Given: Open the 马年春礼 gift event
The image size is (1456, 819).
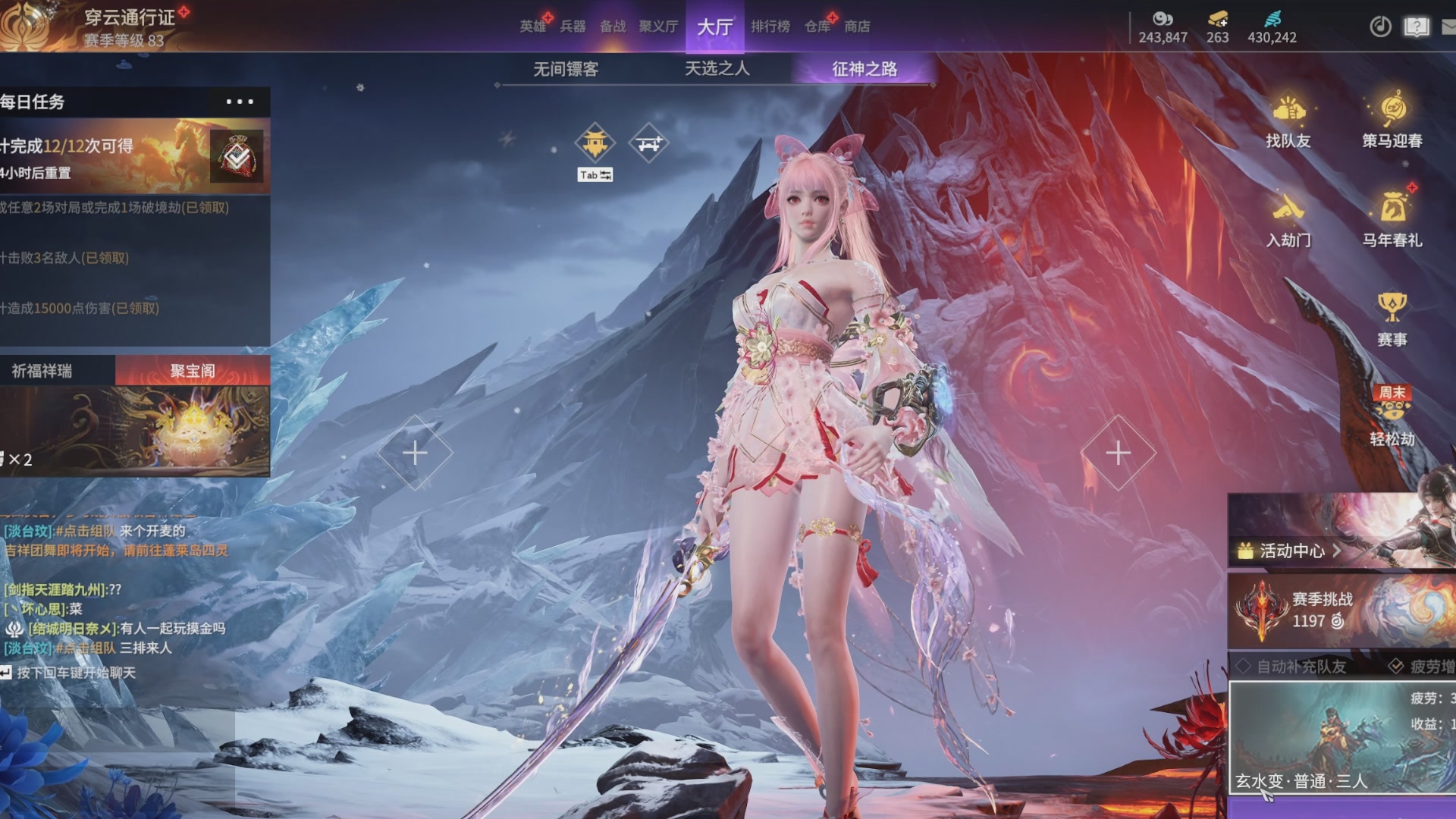Looking at the screenshot, I should [1392, 220].
